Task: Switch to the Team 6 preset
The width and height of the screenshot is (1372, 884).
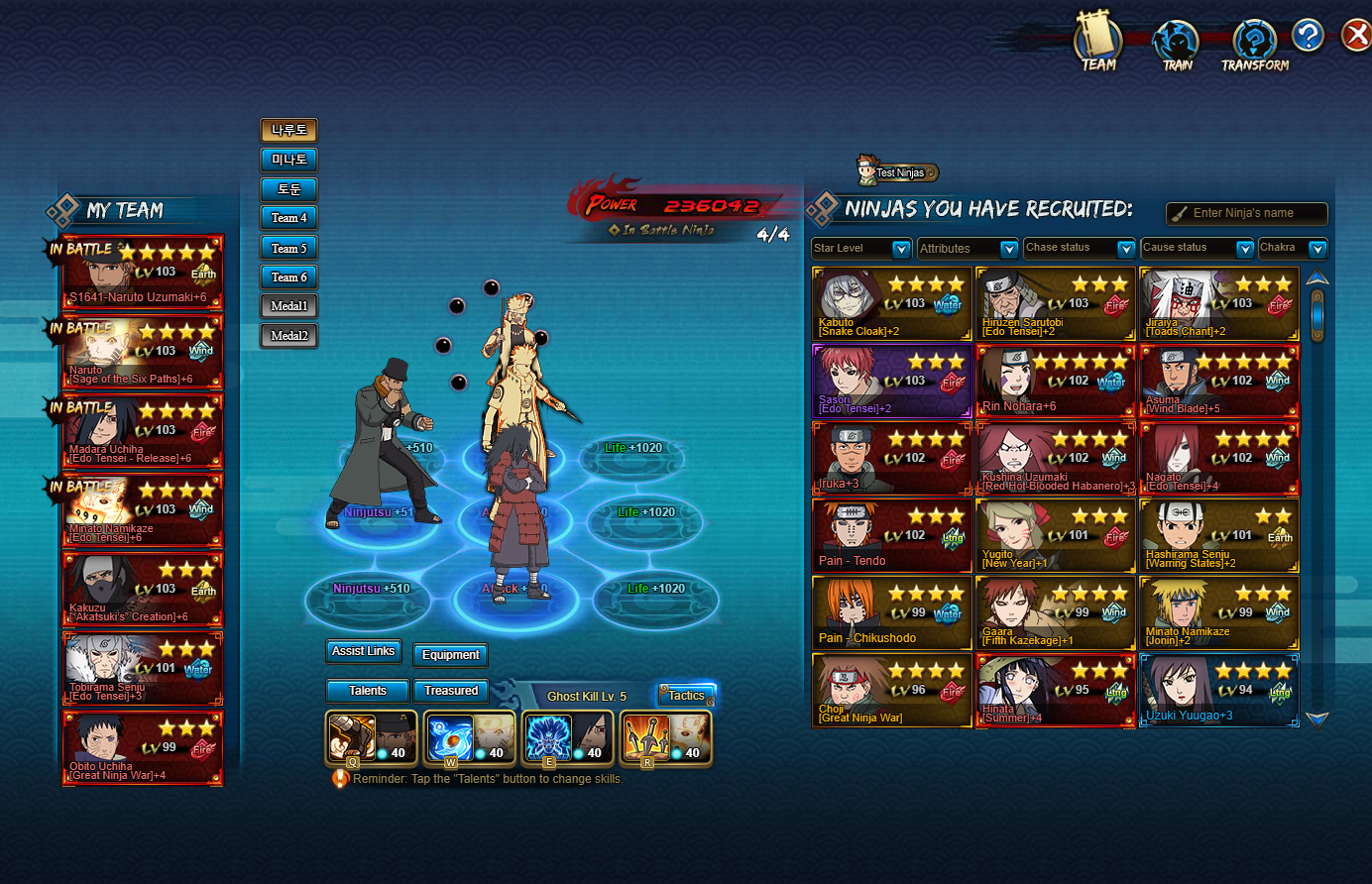Action: [289, 277]
